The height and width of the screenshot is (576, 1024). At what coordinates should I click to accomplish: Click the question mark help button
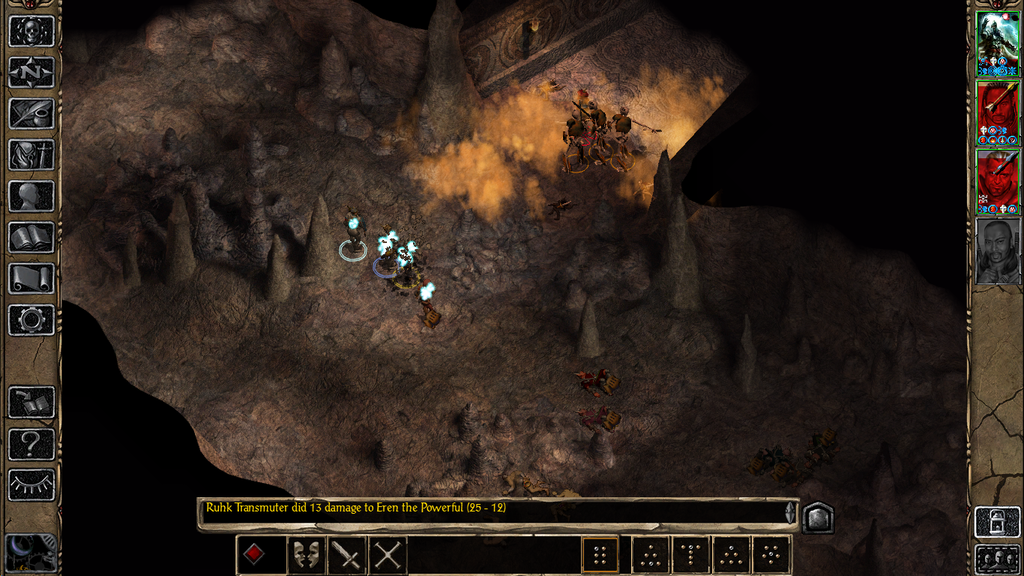tap(31, 443)
